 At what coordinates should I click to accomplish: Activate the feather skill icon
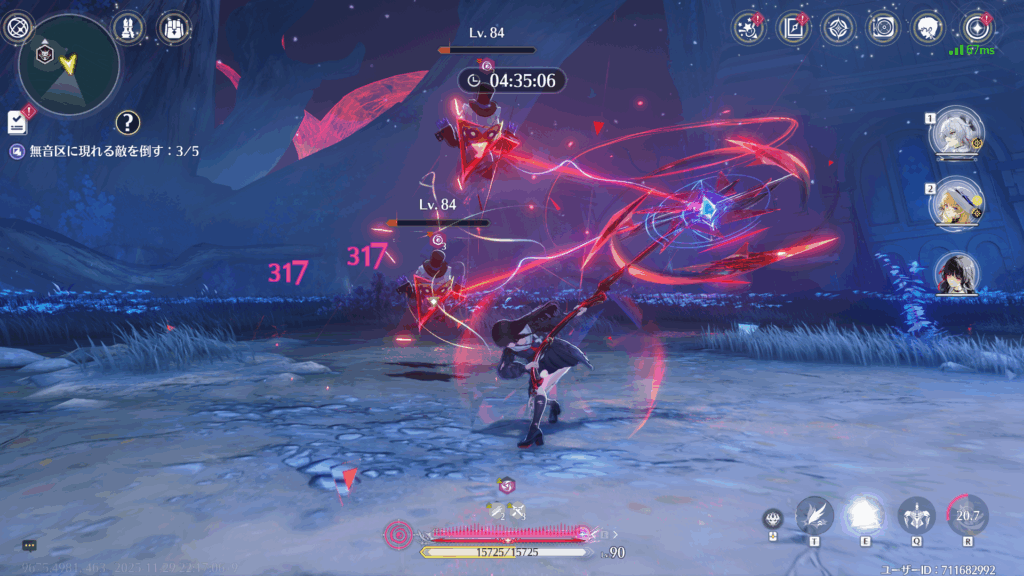coord(814,516)
